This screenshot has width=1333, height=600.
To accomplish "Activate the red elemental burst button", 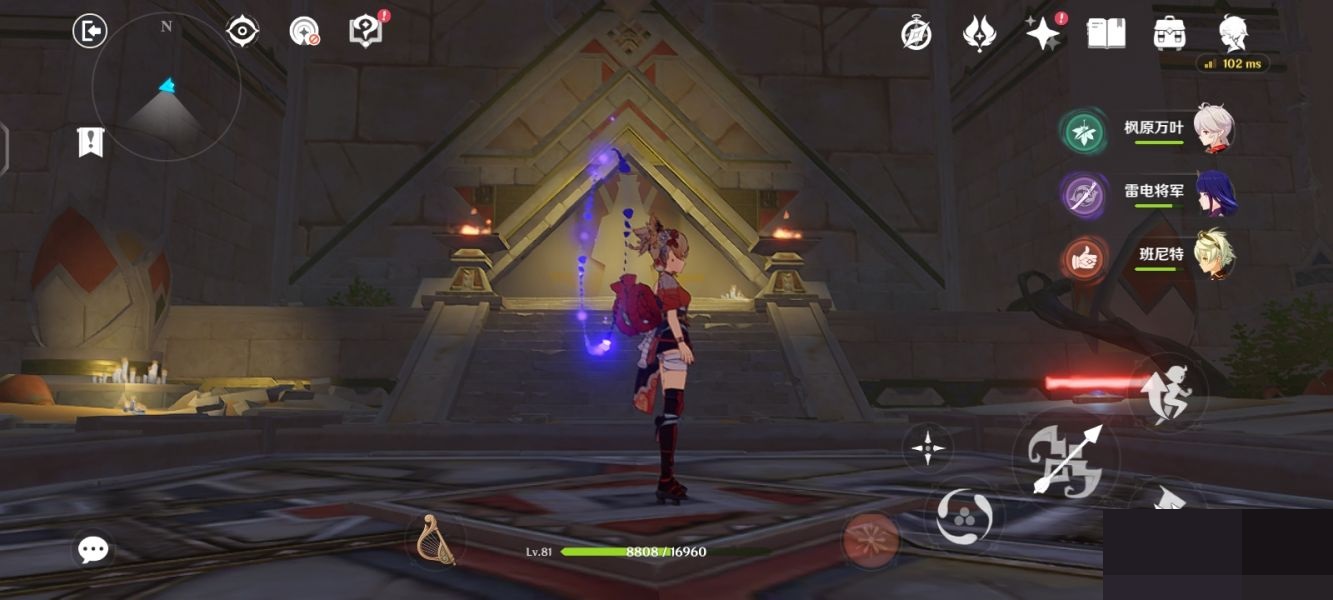I will (x=870, y=538).
